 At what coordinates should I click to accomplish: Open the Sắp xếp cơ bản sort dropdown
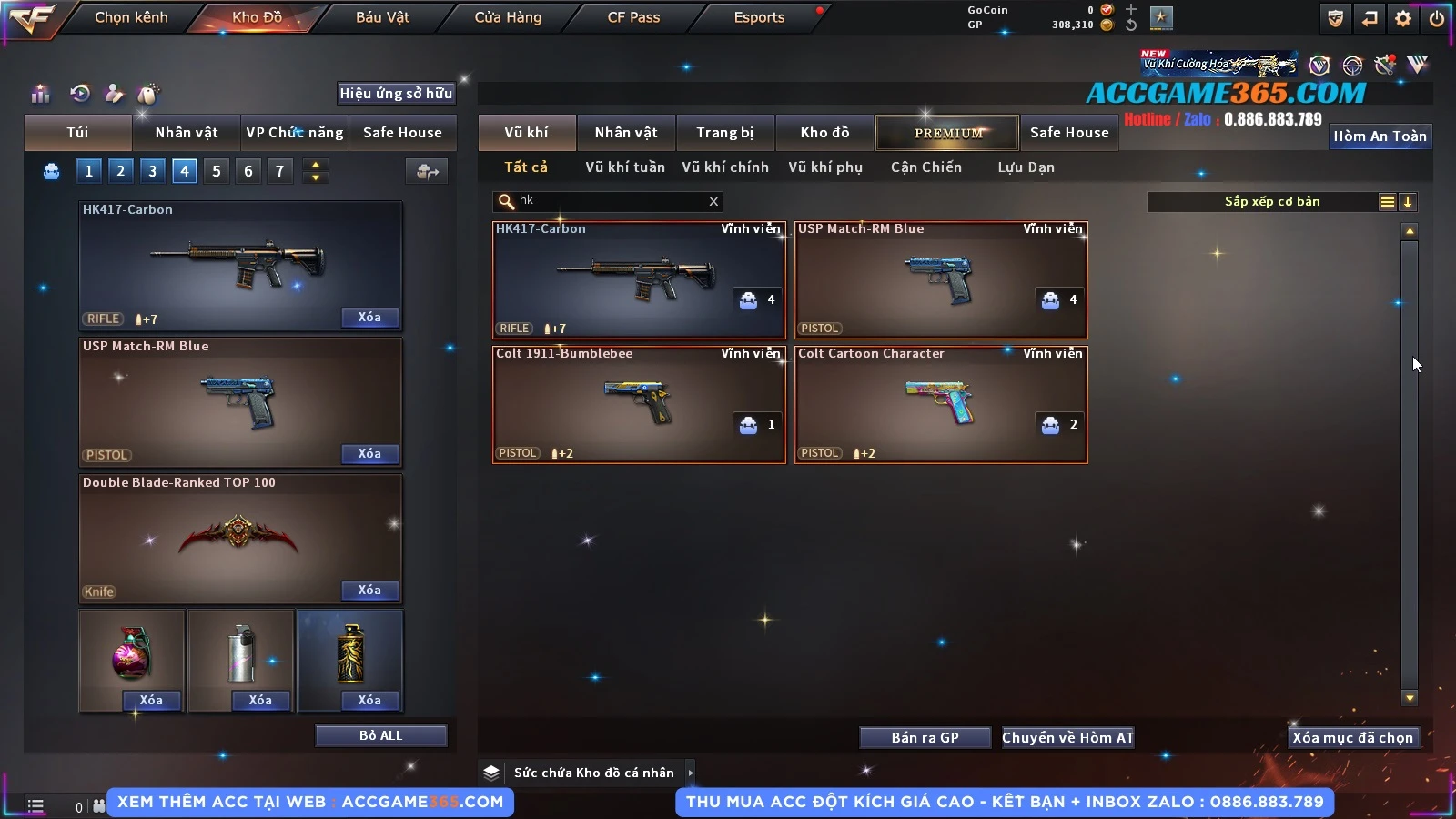coord(1271,202)
